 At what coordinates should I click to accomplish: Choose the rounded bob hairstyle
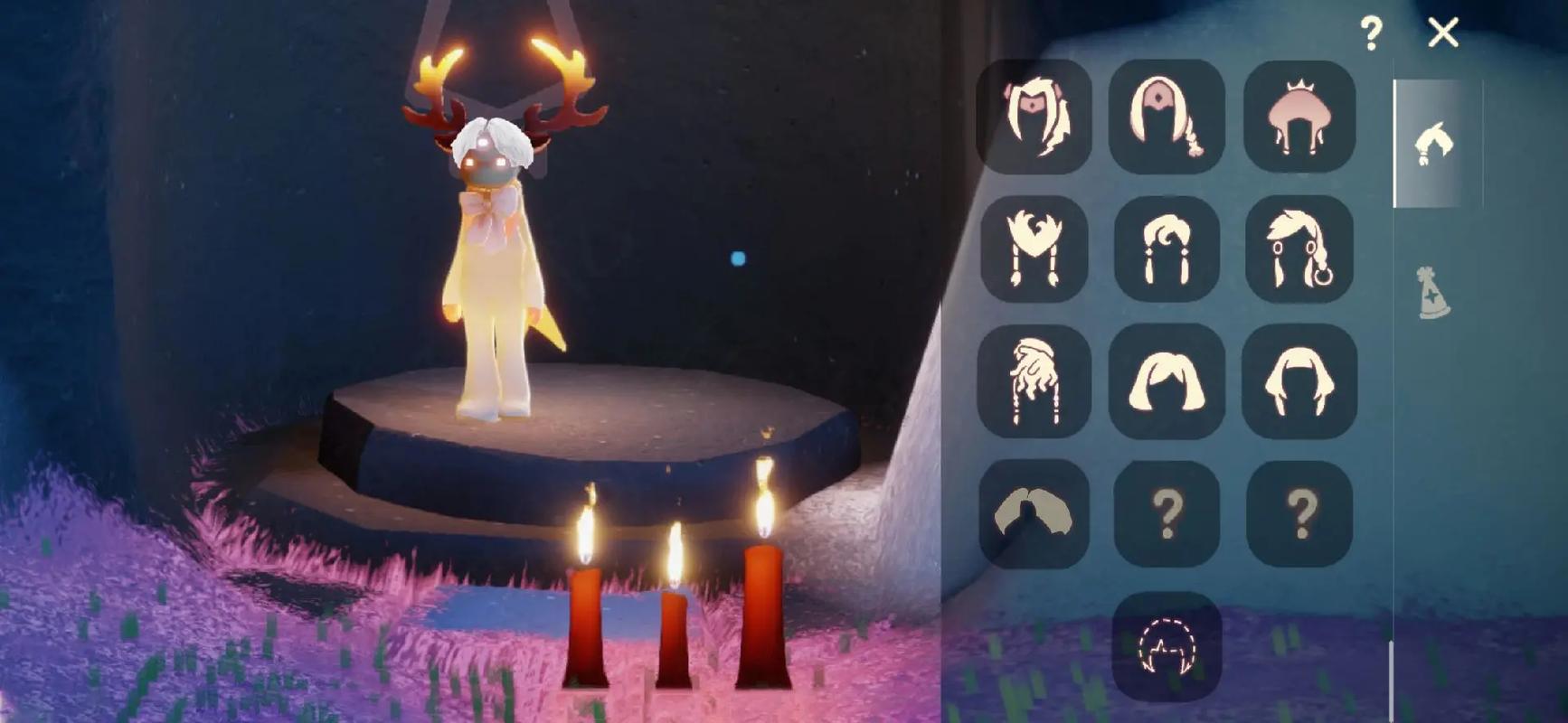[x=1167, y=381]
